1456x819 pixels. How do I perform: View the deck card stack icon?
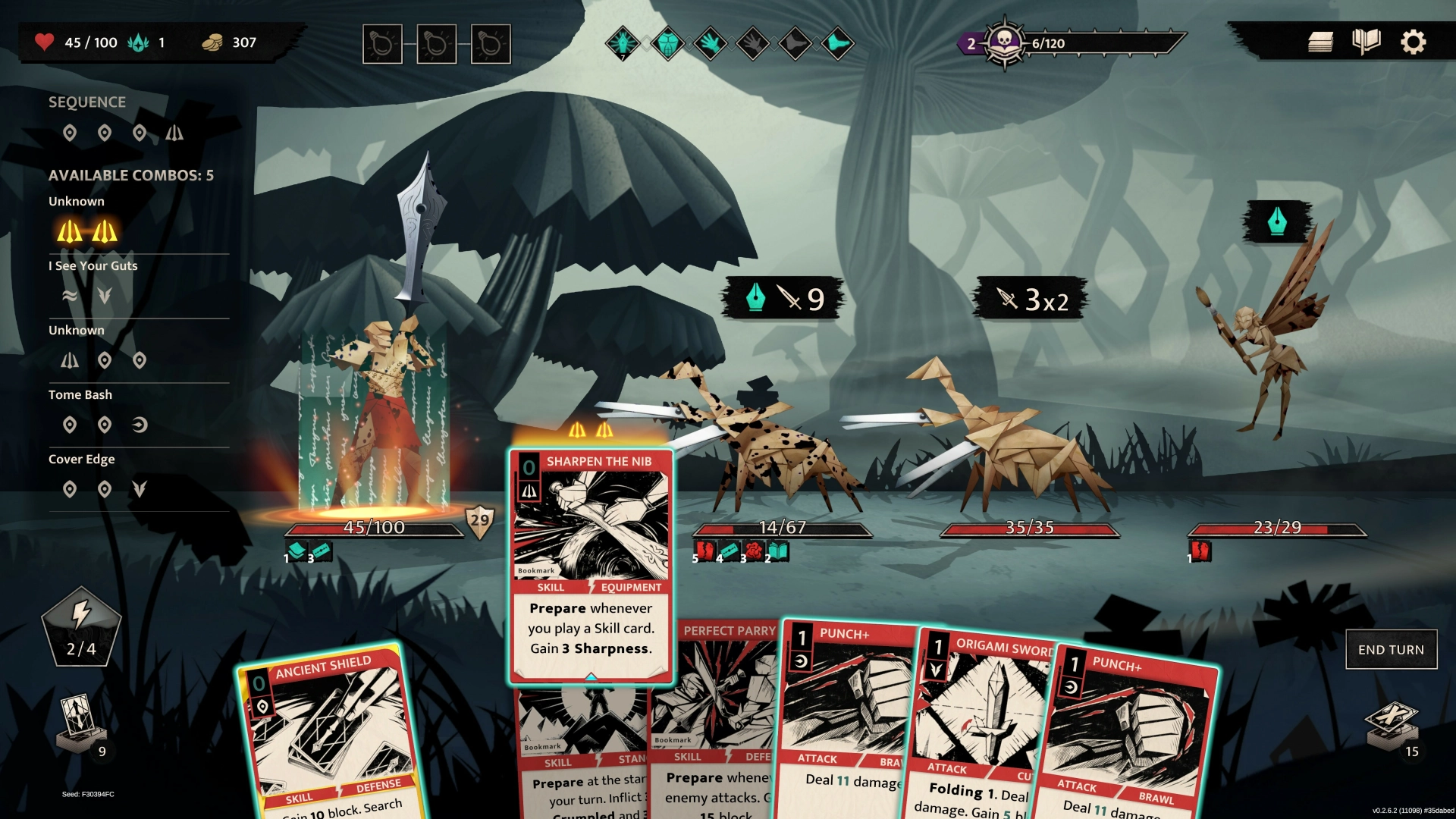pyautogui.click(x=1320, y=42)
